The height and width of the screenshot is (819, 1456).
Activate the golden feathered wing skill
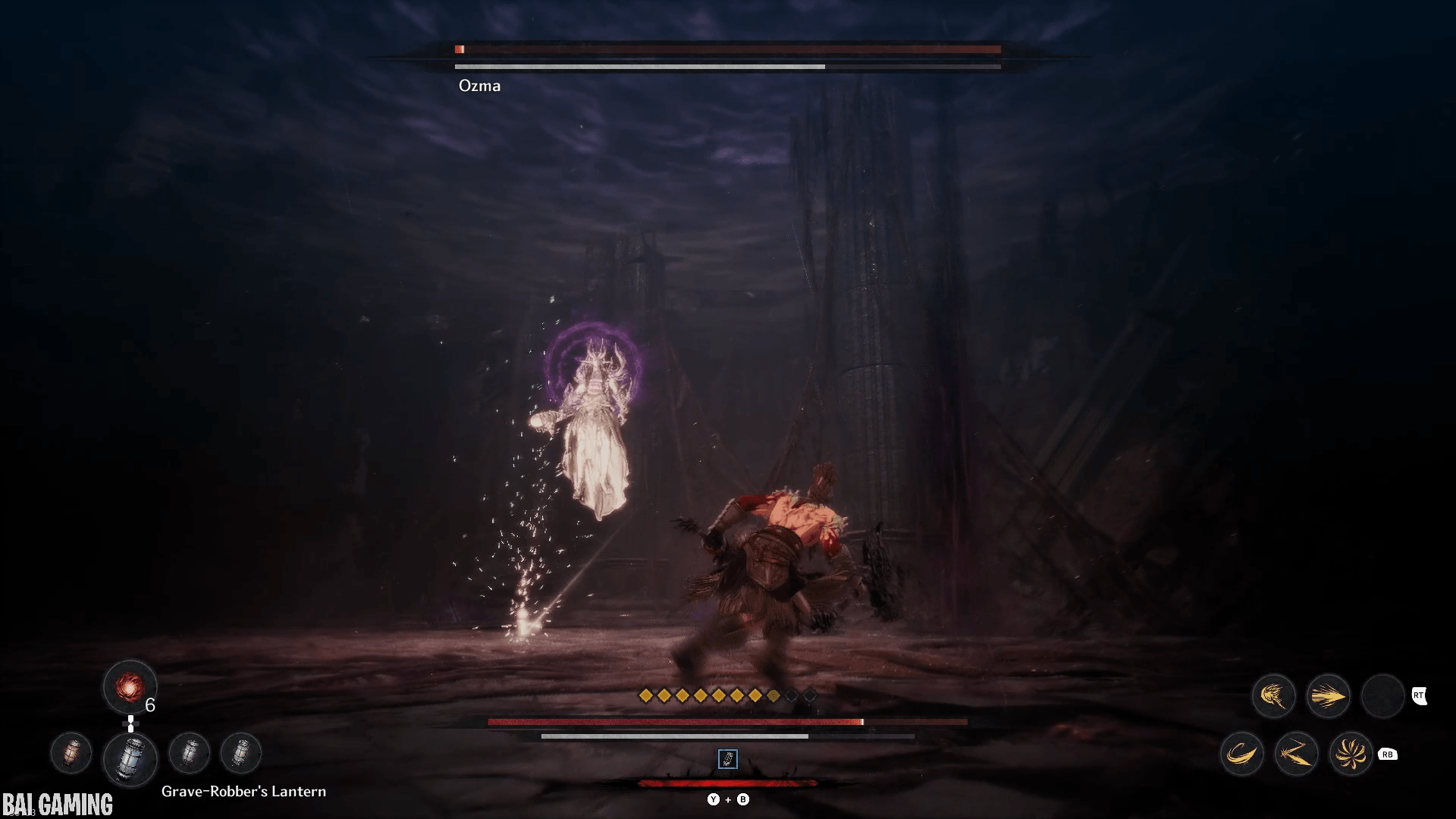tap(1273, 695)
